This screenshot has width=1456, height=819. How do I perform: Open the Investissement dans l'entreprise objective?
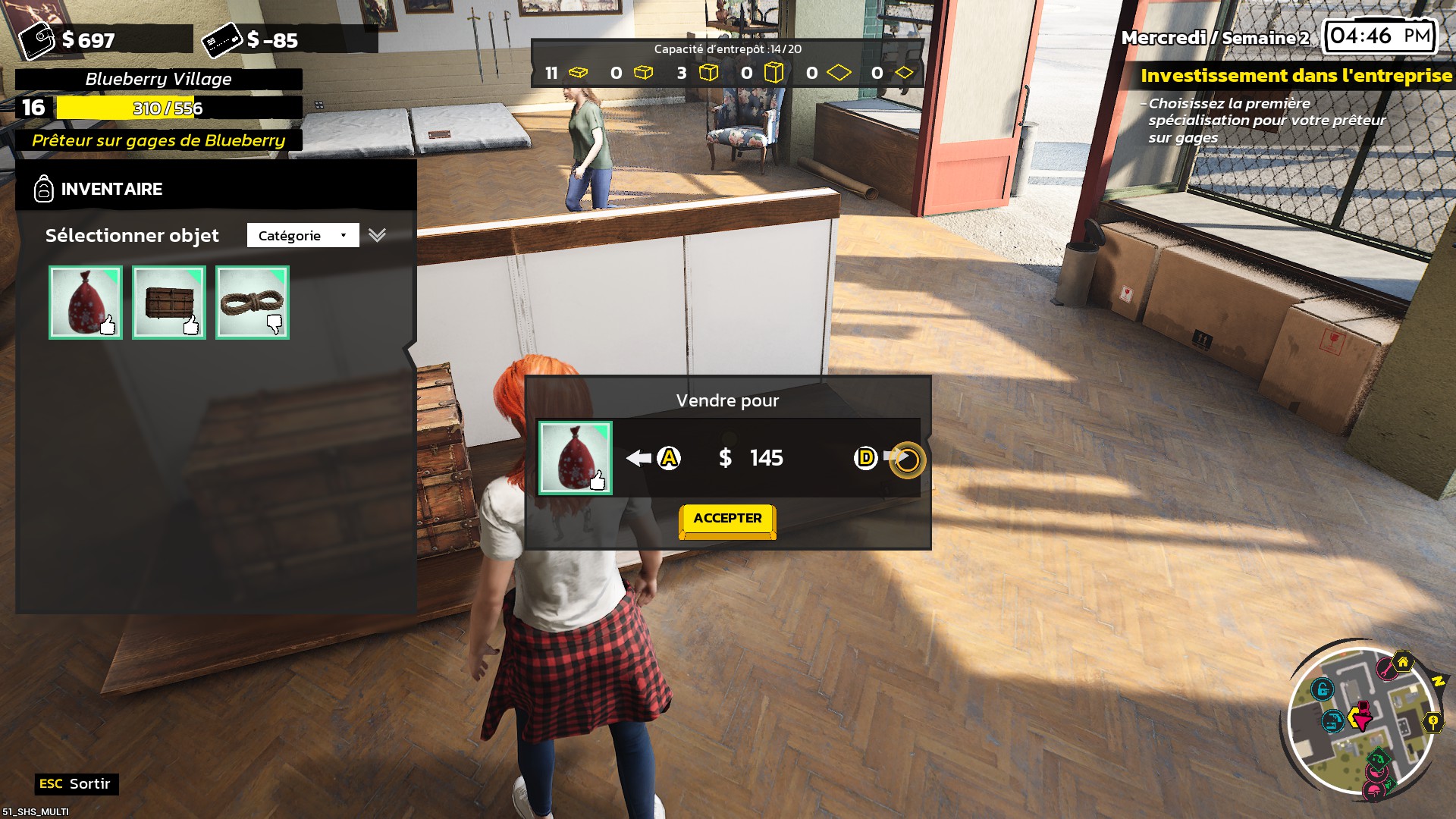(1296, 76)
